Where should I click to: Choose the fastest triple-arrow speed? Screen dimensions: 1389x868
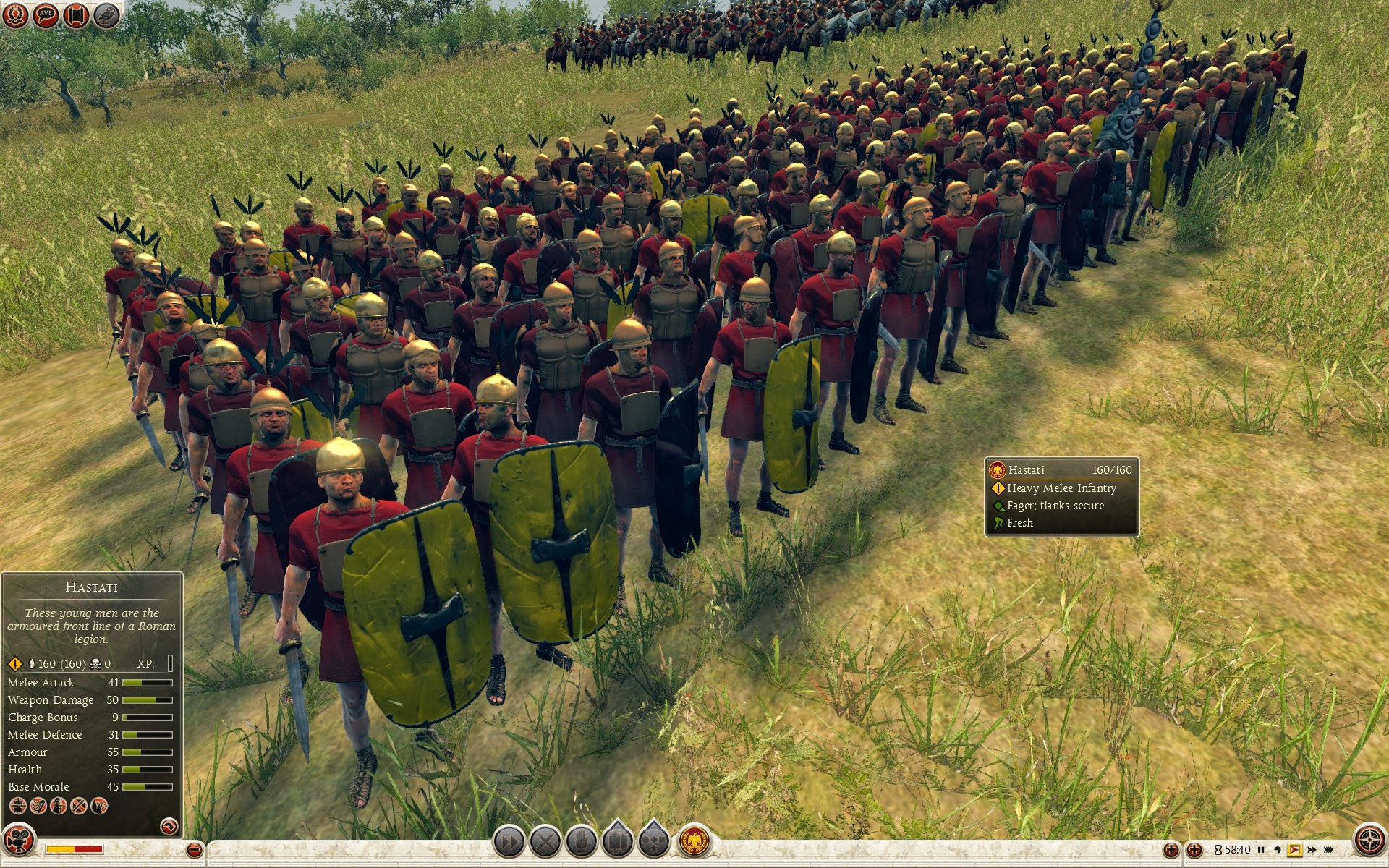pos(1329,850)
